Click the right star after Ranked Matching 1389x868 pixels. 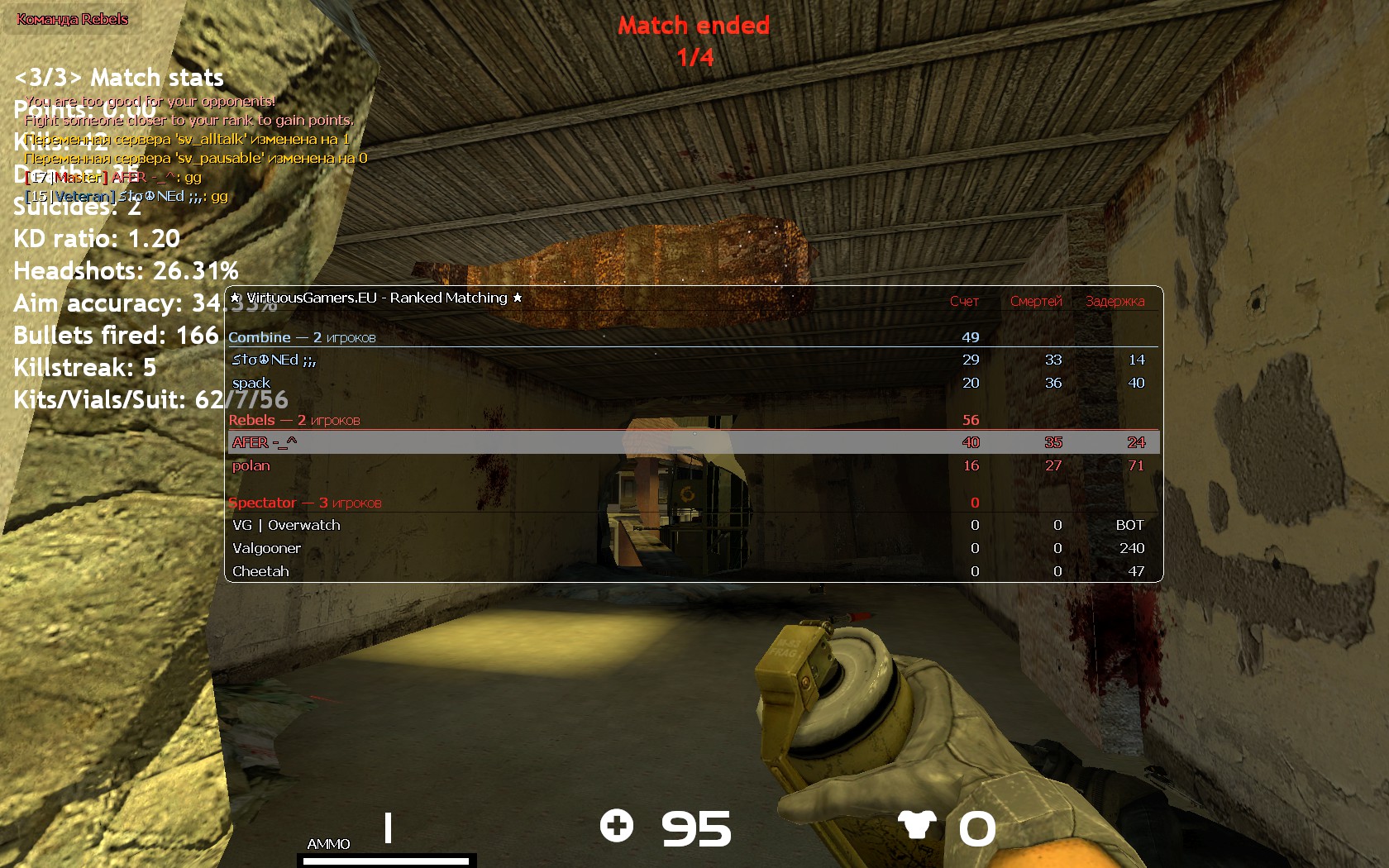coord(517,298)
